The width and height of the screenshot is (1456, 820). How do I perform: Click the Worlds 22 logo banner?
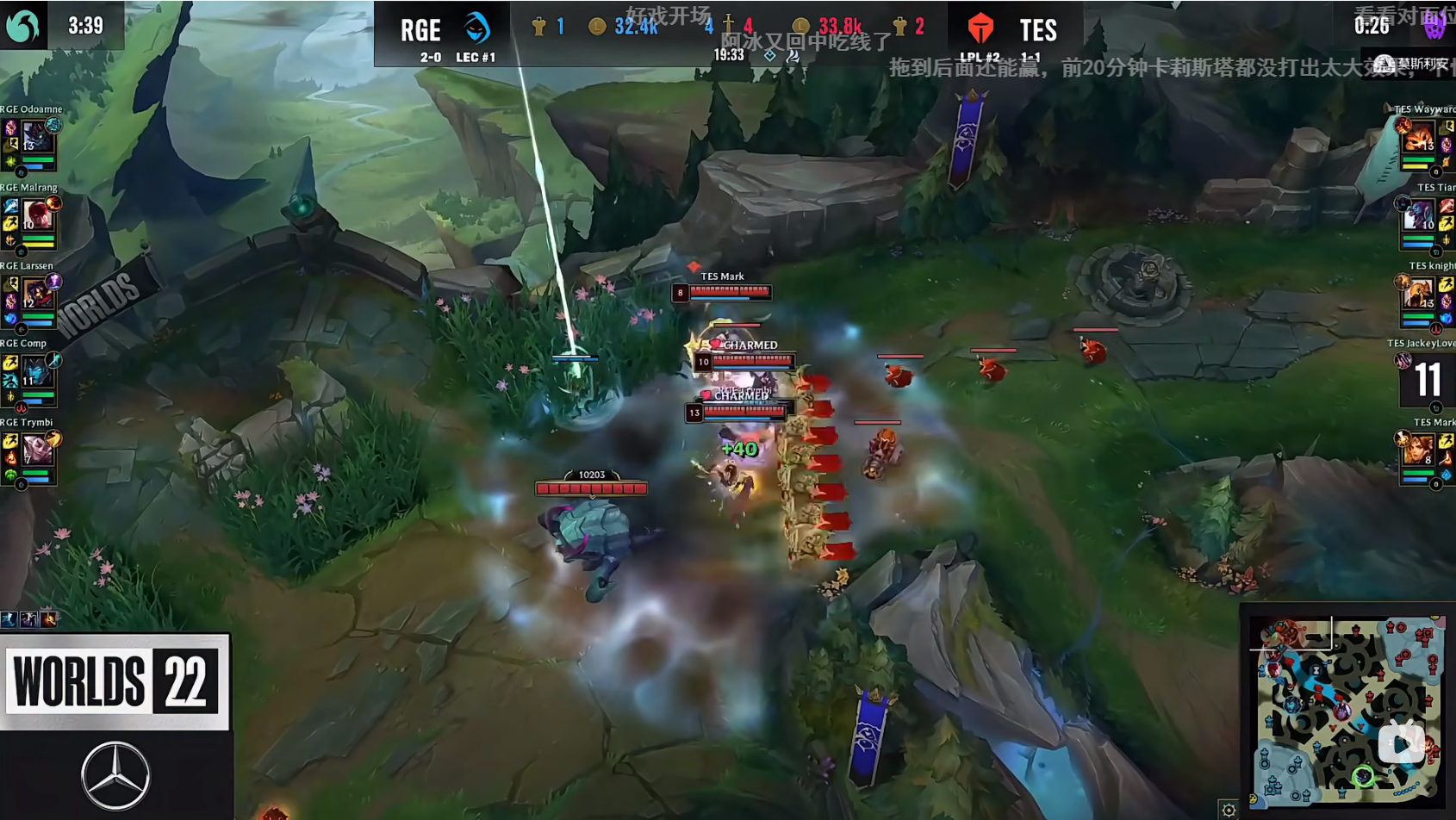pos(114,681)
